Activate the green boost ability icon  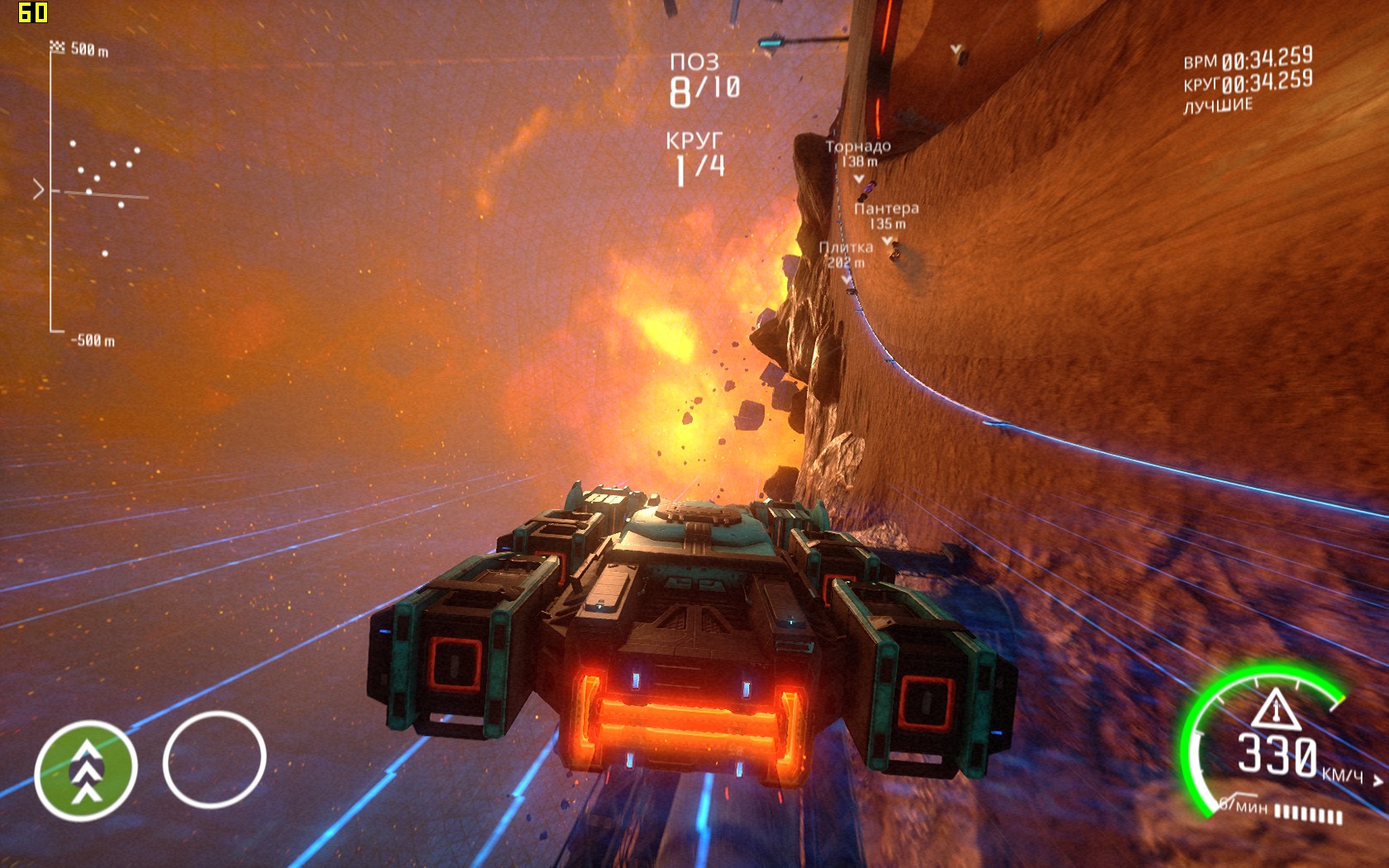pos(86,770)
